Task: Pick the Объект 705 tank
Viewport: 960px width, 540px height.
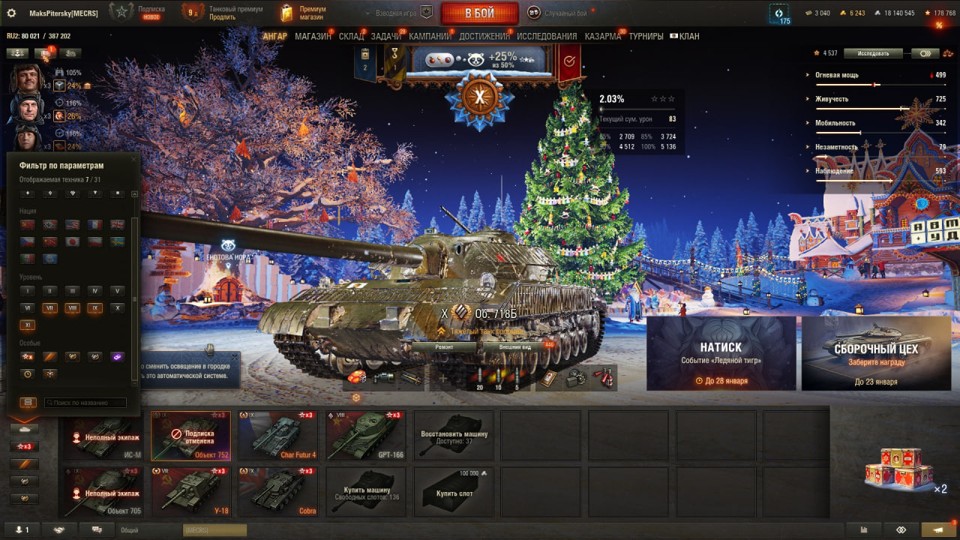Action: pos(103,491)
